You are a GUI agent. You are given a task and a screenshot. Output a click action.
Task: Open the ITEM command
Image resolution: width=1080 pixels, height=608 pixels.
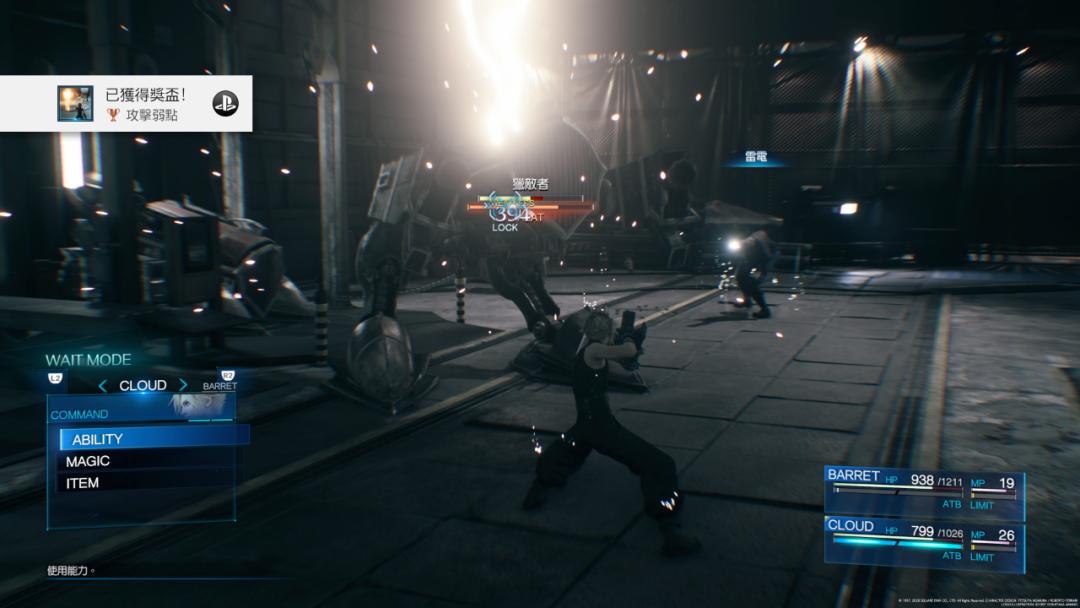pyautogui.click(x=145, y=483)
